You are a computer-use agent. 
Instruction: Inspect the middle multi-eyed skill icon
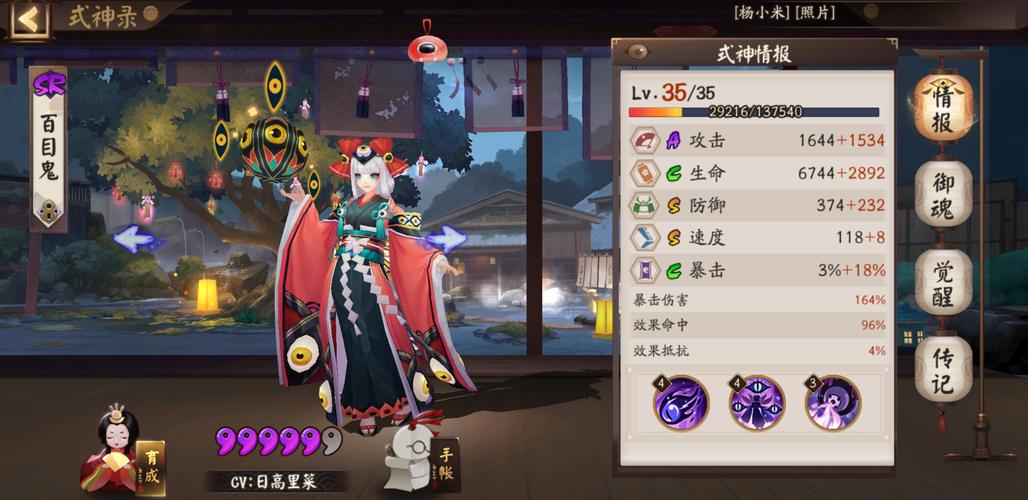(756, 403)
